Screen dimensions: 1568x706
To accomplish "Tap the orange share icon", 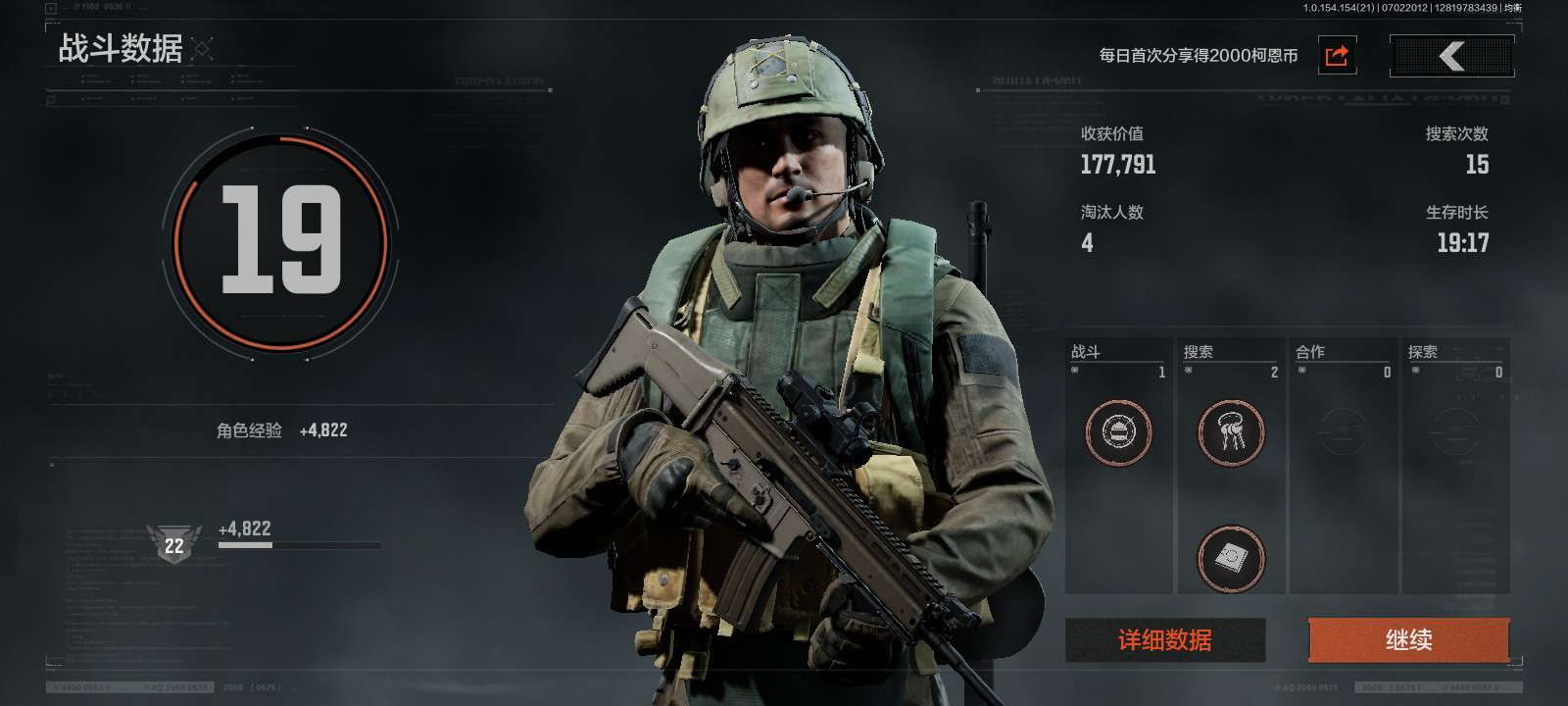I will coord(1337,56).
